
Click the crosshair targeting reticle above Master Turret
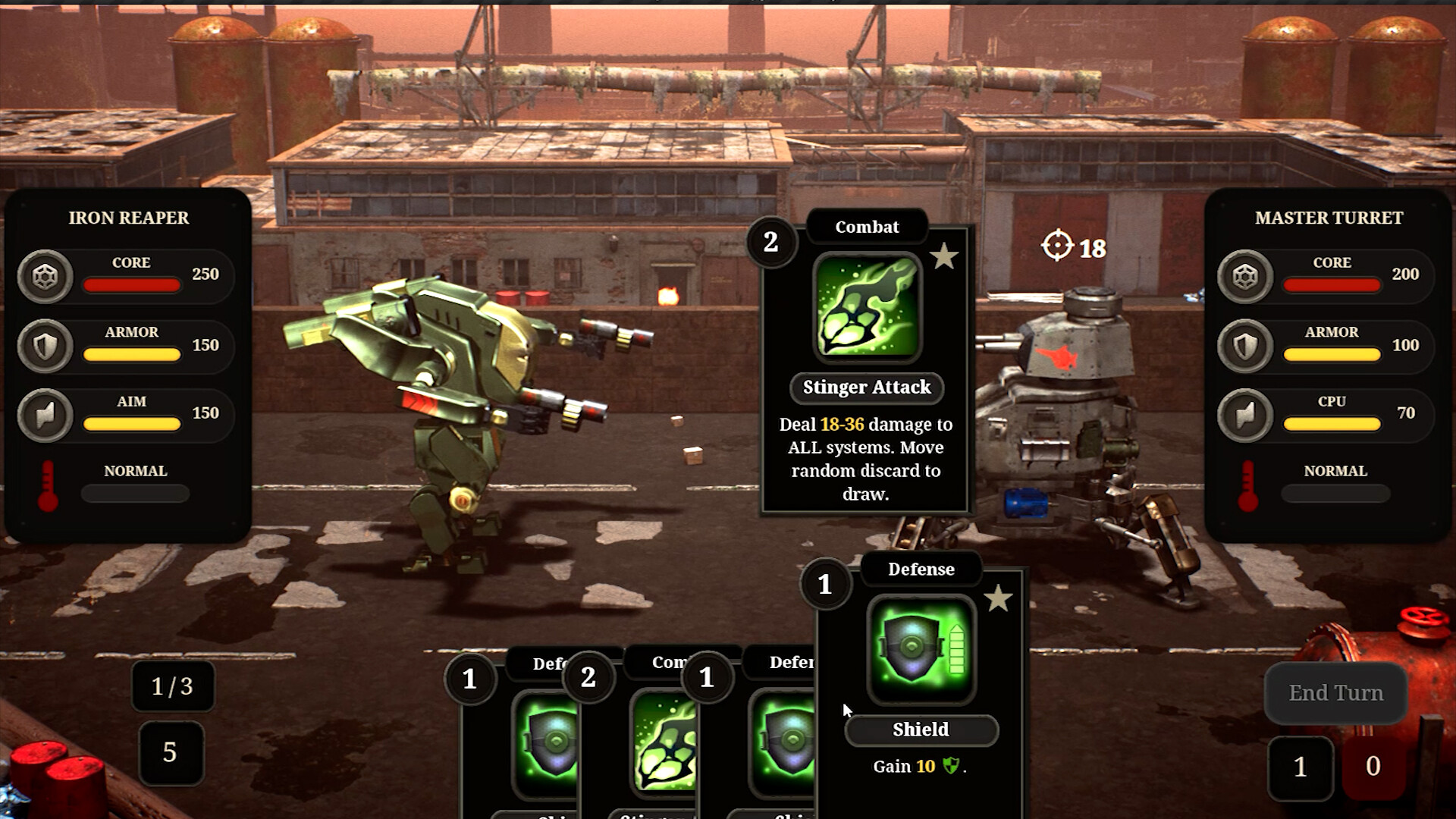pyautogui.click(x=1058, y=244)
